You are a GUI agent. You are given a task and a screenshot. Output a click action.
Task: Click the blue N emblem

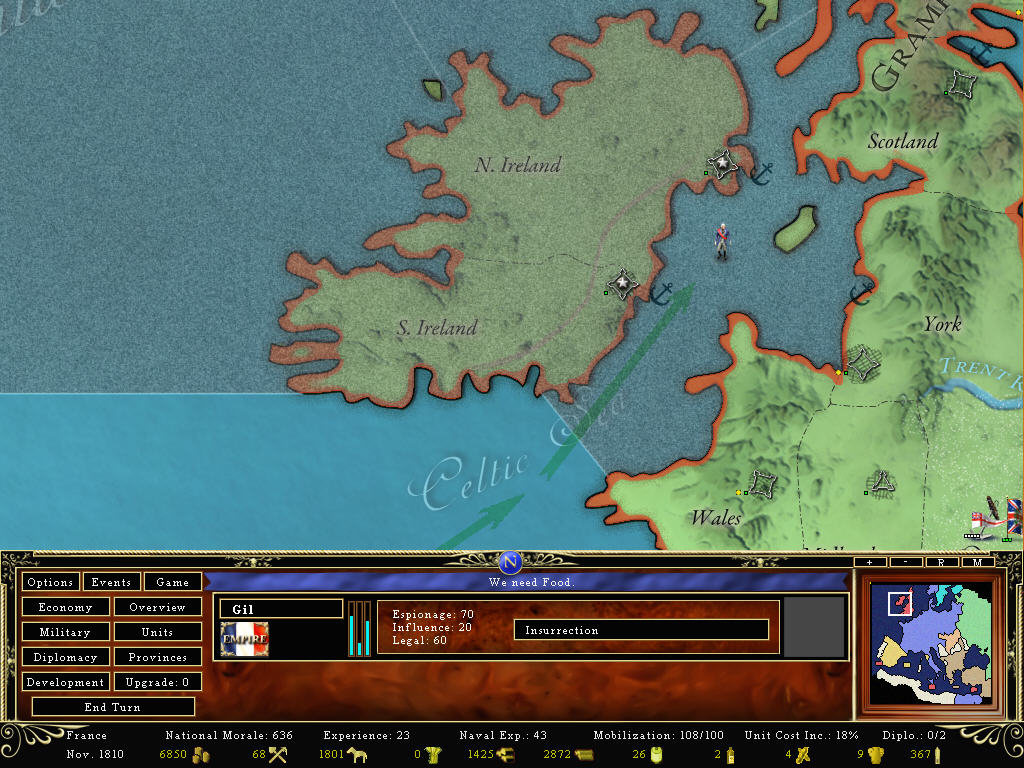(x=511, y=562)
